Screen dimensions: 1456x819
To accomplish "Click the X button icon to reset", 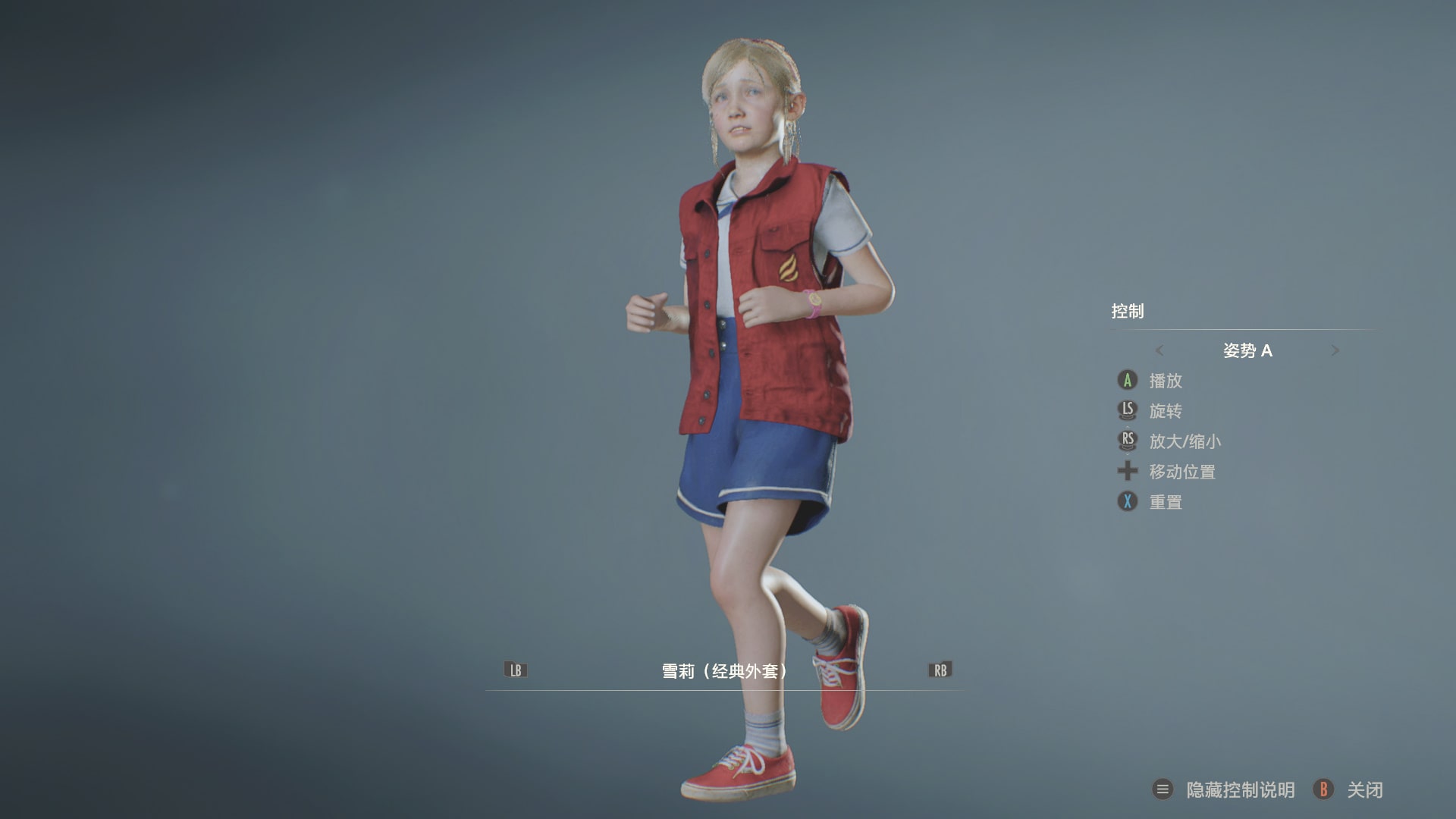I will [x=1128, y=501].
